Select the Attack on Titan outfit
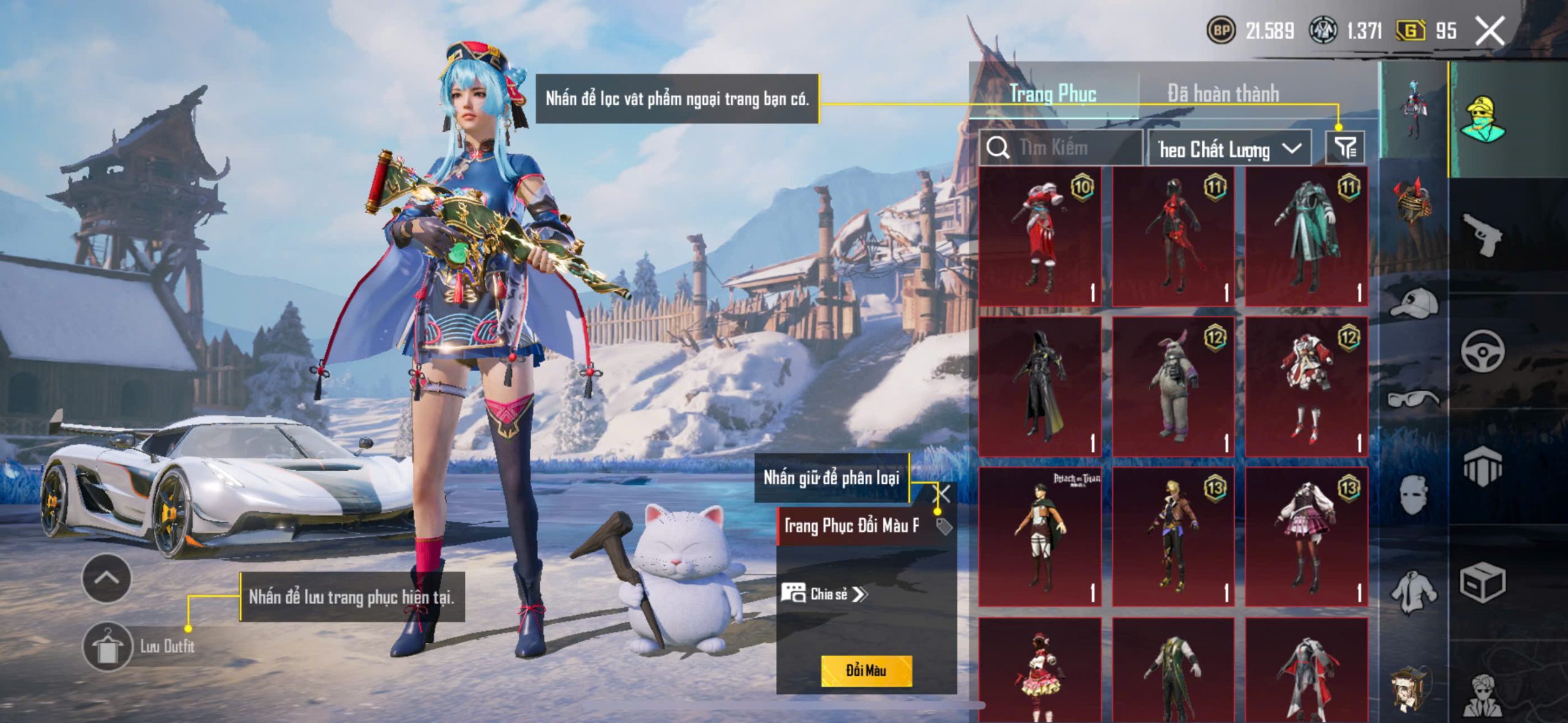Image resolution: width=1568 pixels, height=723 pixels. click(x=1040, y=537)
